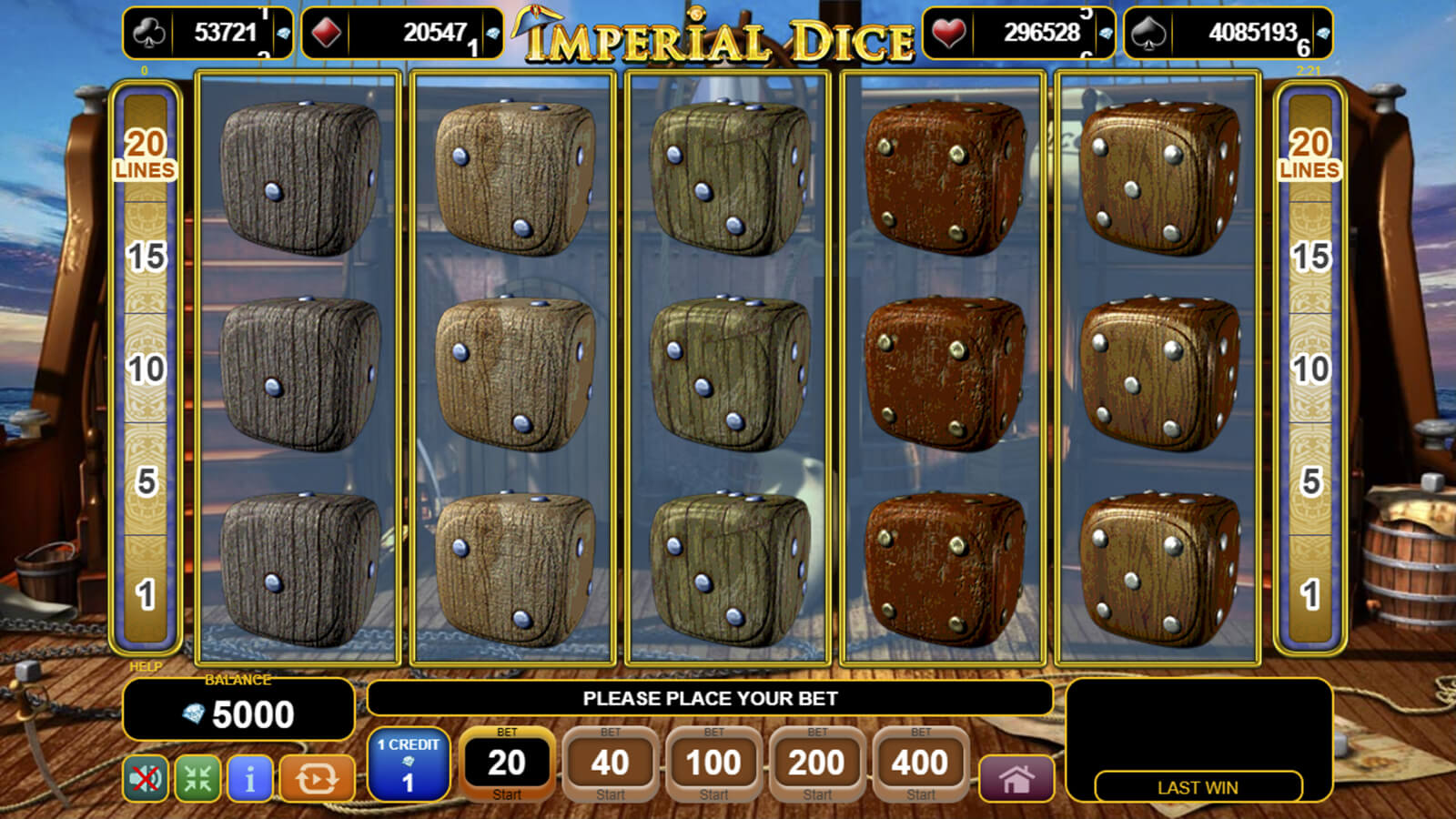The width and height of the screenshot is (1456, 819).
Task: Return to lobby via the home button
Action: pyautogui.click(x=1016, y=779)
